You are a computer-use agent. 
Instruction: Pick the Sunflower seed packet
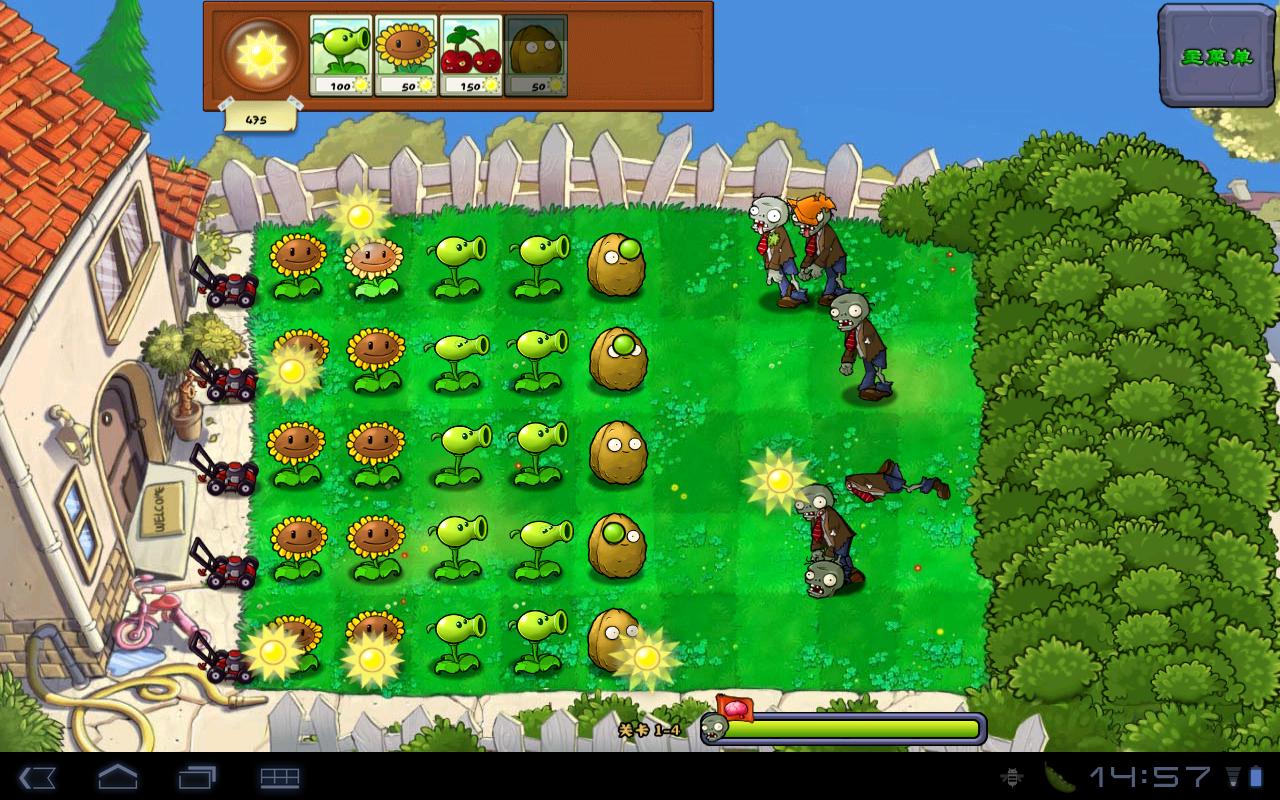coord(405,56)
